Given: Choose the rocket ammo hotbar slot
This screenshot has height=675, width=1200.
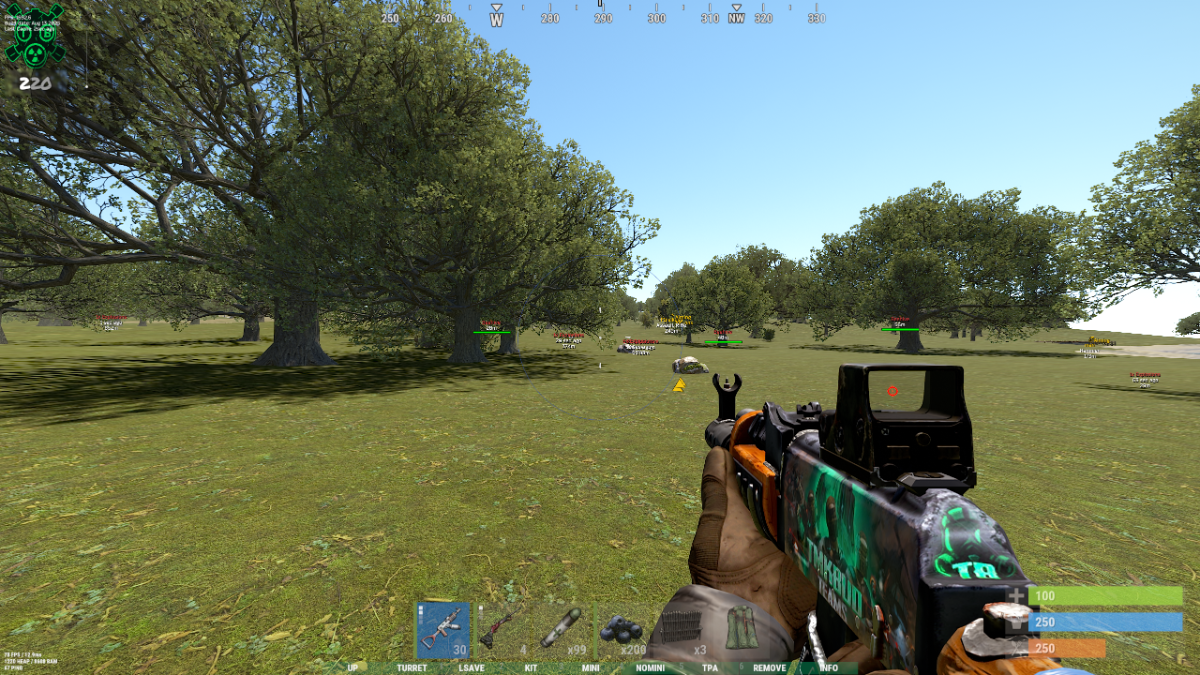Looking at the screenshot, I should click(562, 629).
